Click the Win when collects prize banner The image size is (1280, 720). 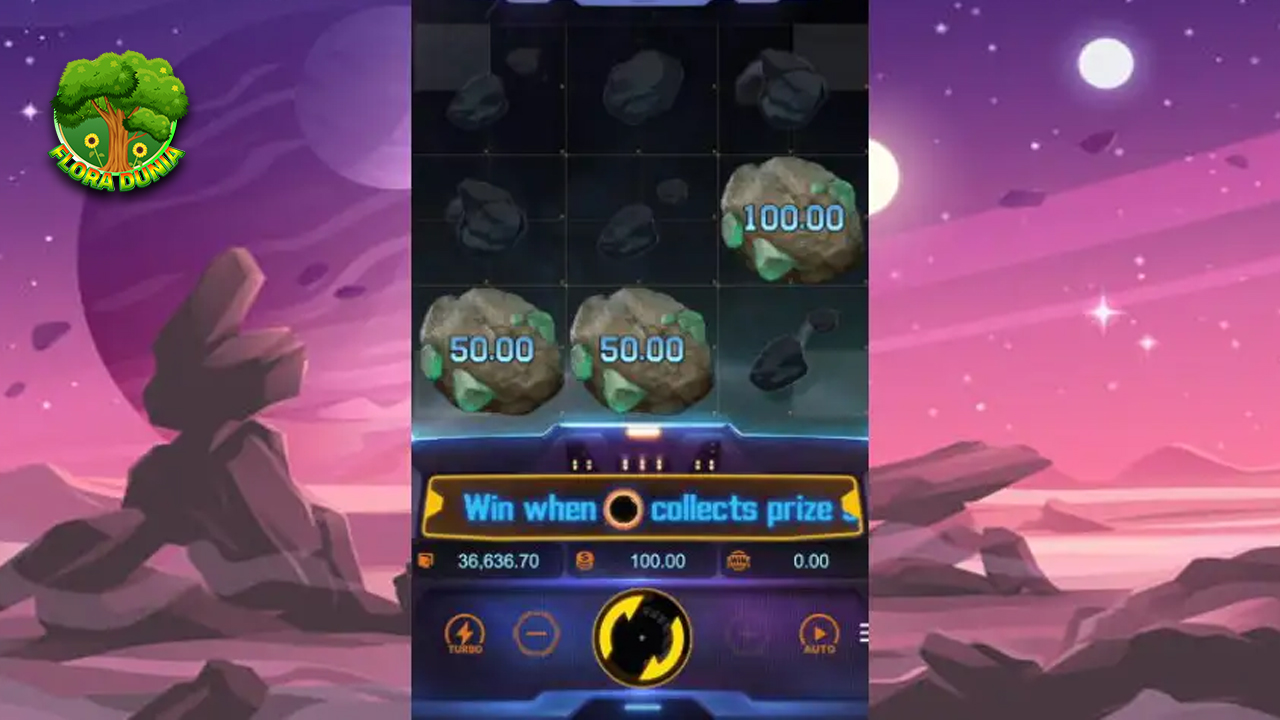coord(640,507)
